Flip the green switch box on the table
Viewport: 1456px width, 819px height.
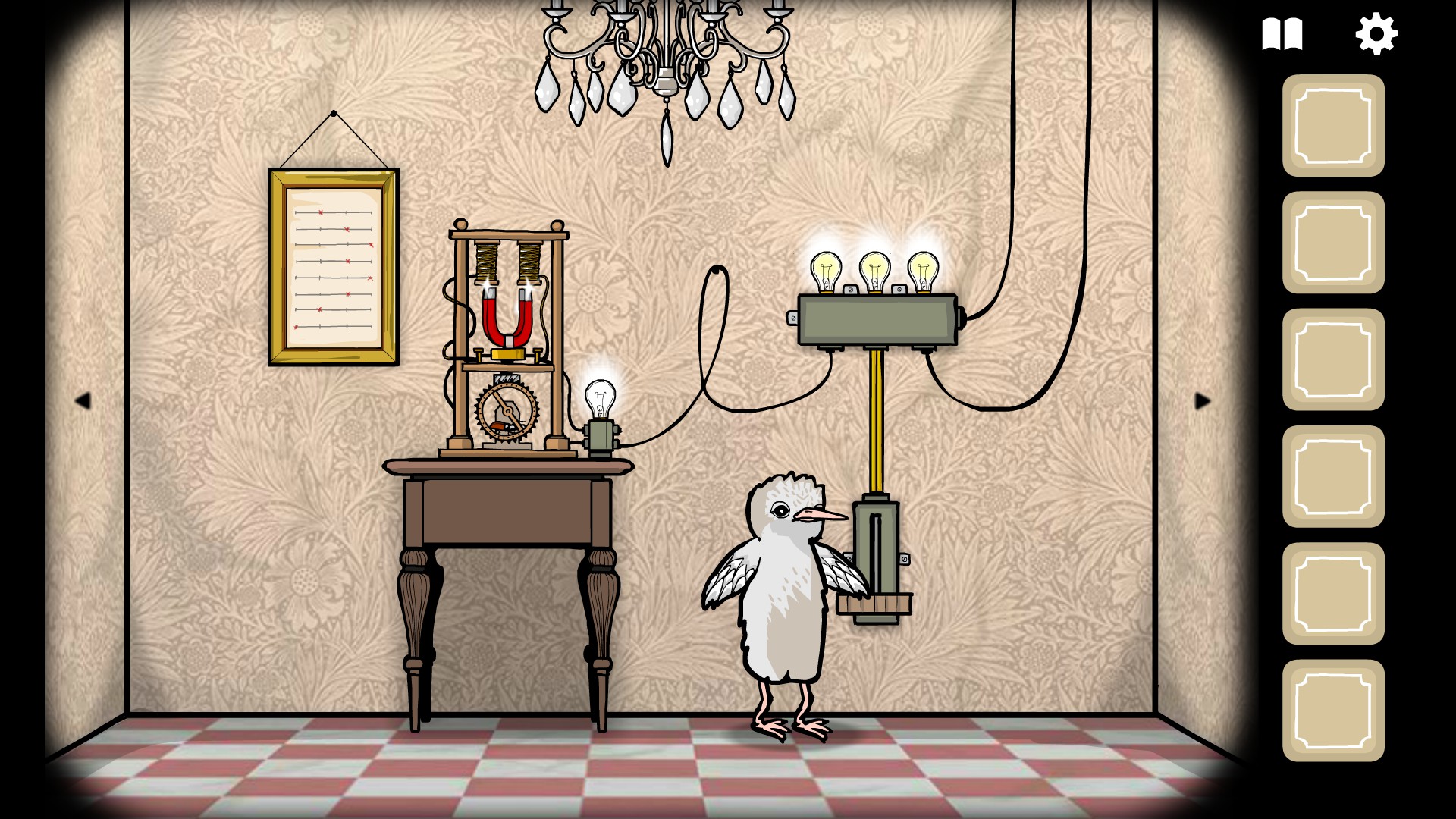pyautogui.click(x=600, y=437)
